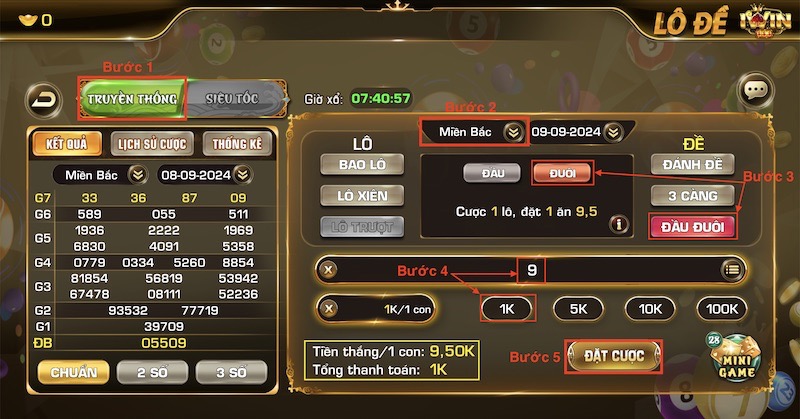Open the chat bubble icon
The width and height of the screenshot is (800, 419).
[755, 91]
